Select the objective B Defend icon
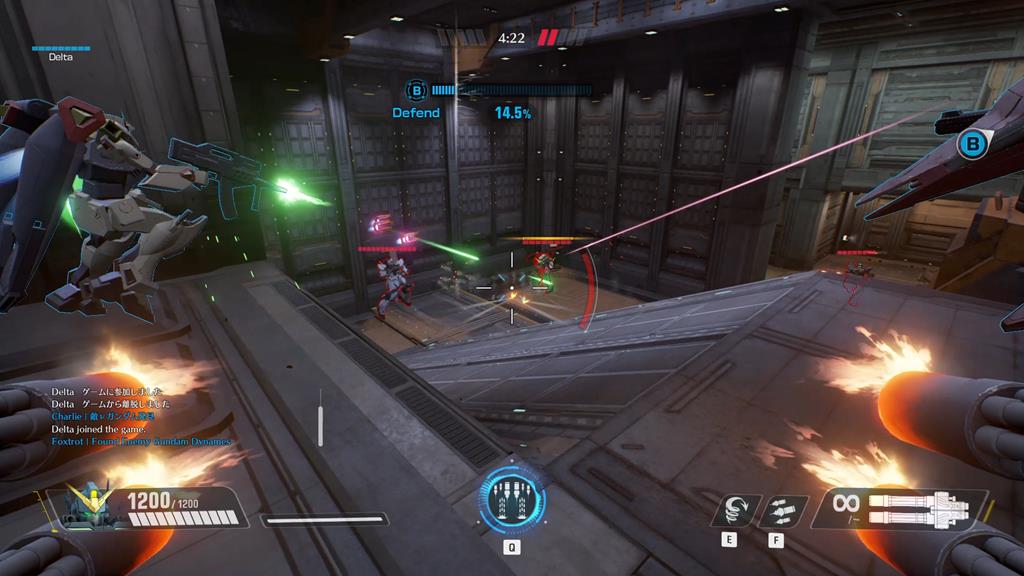Screen dimensions: 1024x576 point(417,91)
